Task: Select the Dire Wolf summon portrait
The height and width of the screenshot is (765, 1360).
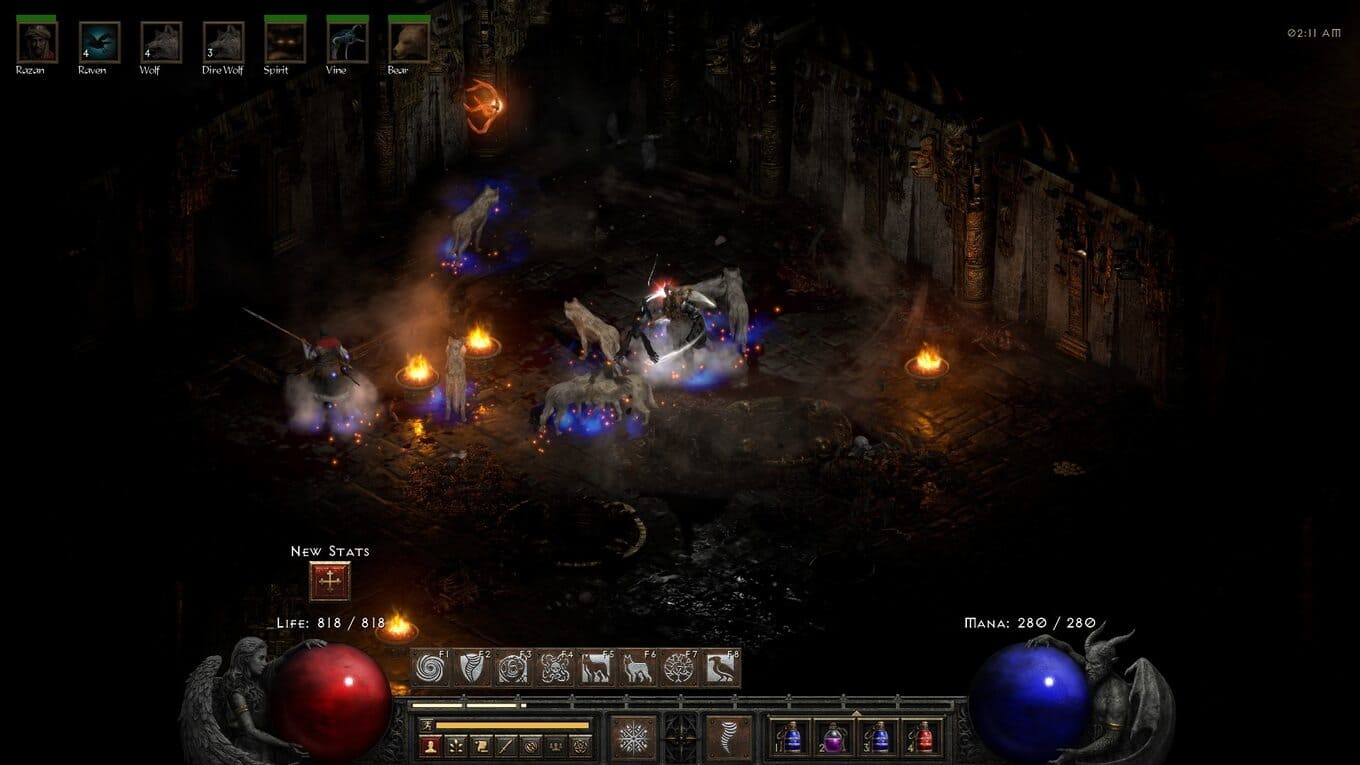Action: (x=223, y=42)
